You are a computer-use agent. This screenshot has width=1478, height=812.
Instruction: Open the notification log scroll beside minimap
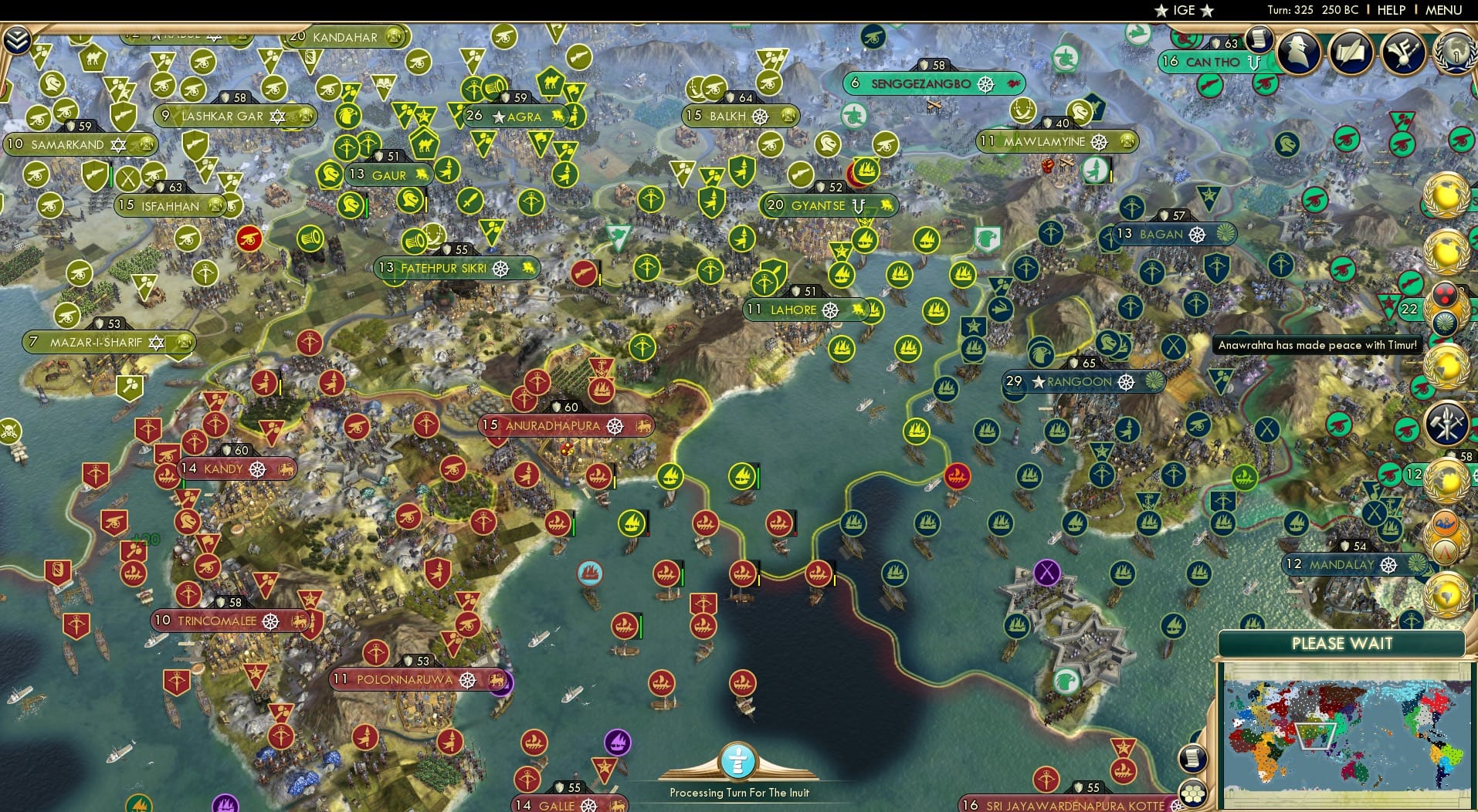(x=1193, y=758)
